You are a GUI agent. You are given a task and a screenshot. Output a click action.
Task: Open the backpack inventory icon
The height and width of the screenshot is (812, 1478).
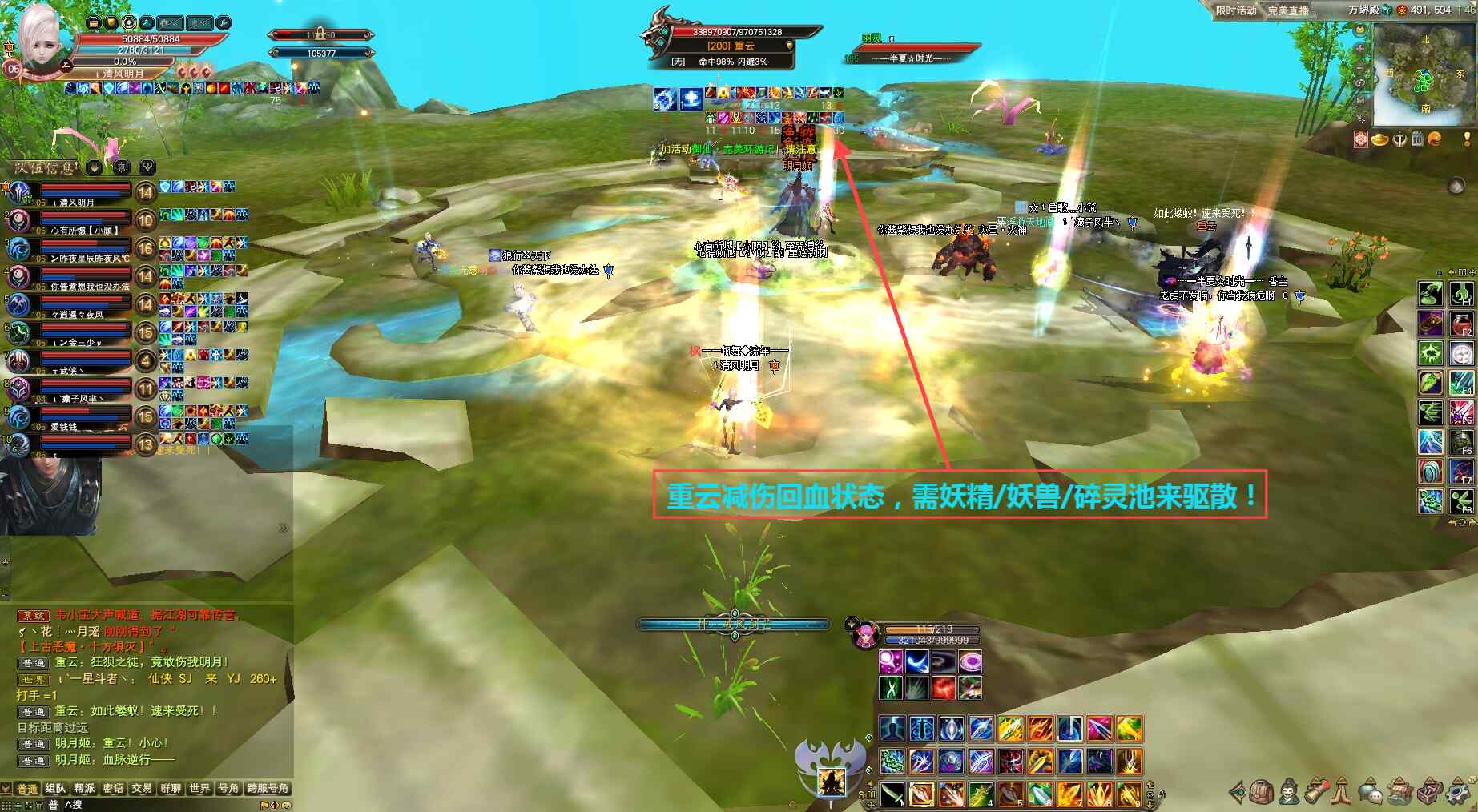[x=1261, y=792]
